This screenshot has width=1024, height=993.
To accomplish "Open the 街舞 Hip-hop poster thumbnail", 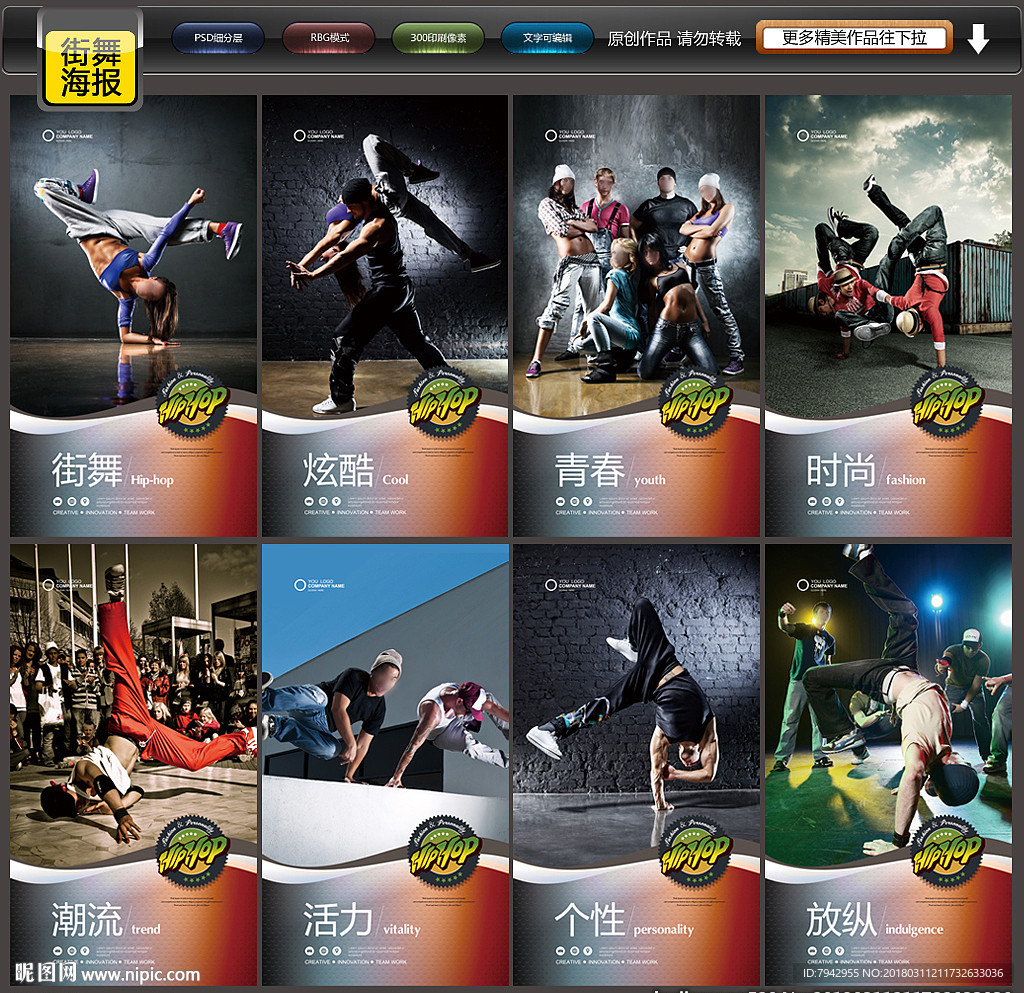I will (x=134, y=316).
